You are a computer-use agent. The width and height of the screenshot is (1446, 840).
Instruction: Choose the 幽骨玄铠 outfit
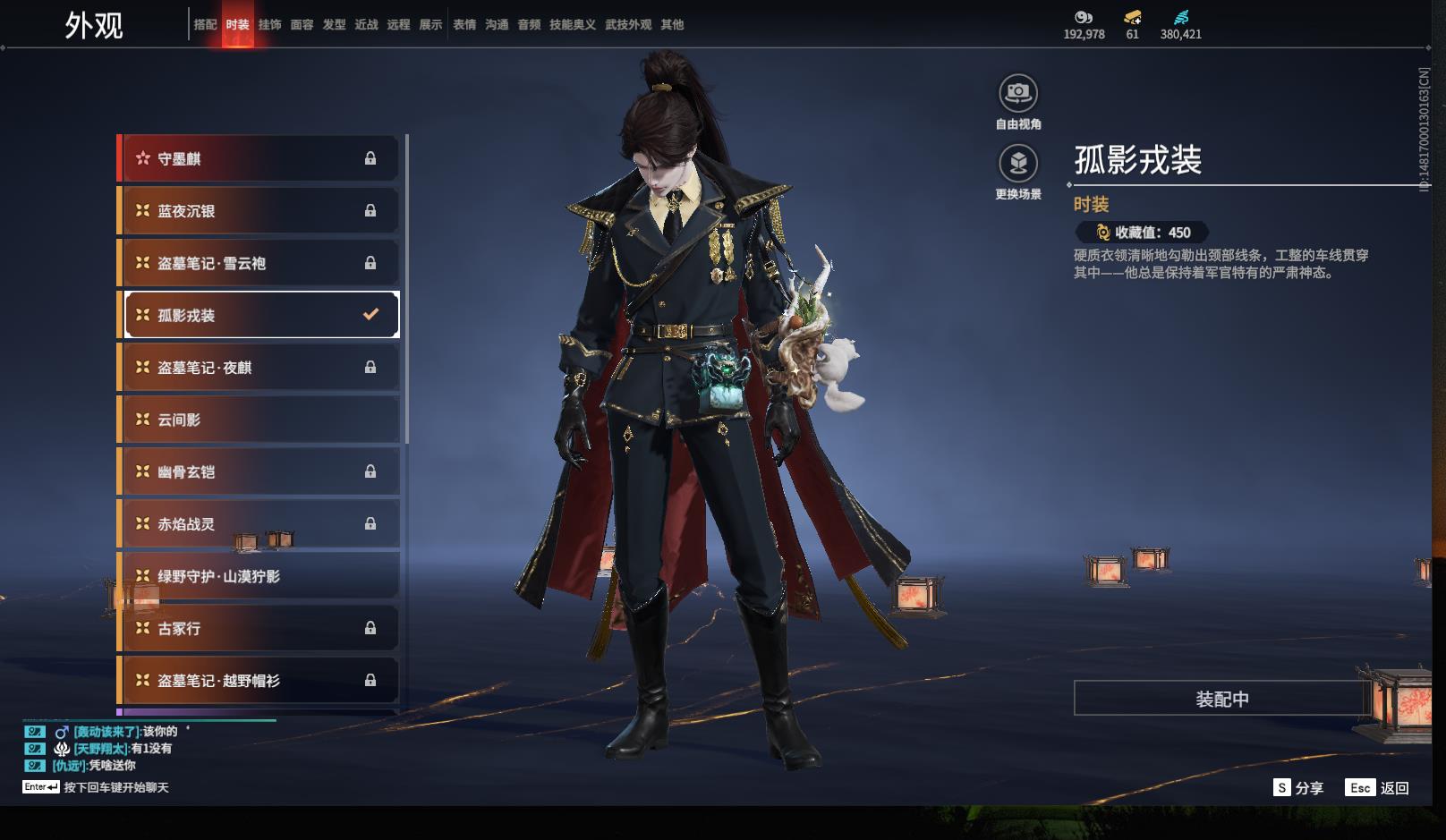point(259,471)
